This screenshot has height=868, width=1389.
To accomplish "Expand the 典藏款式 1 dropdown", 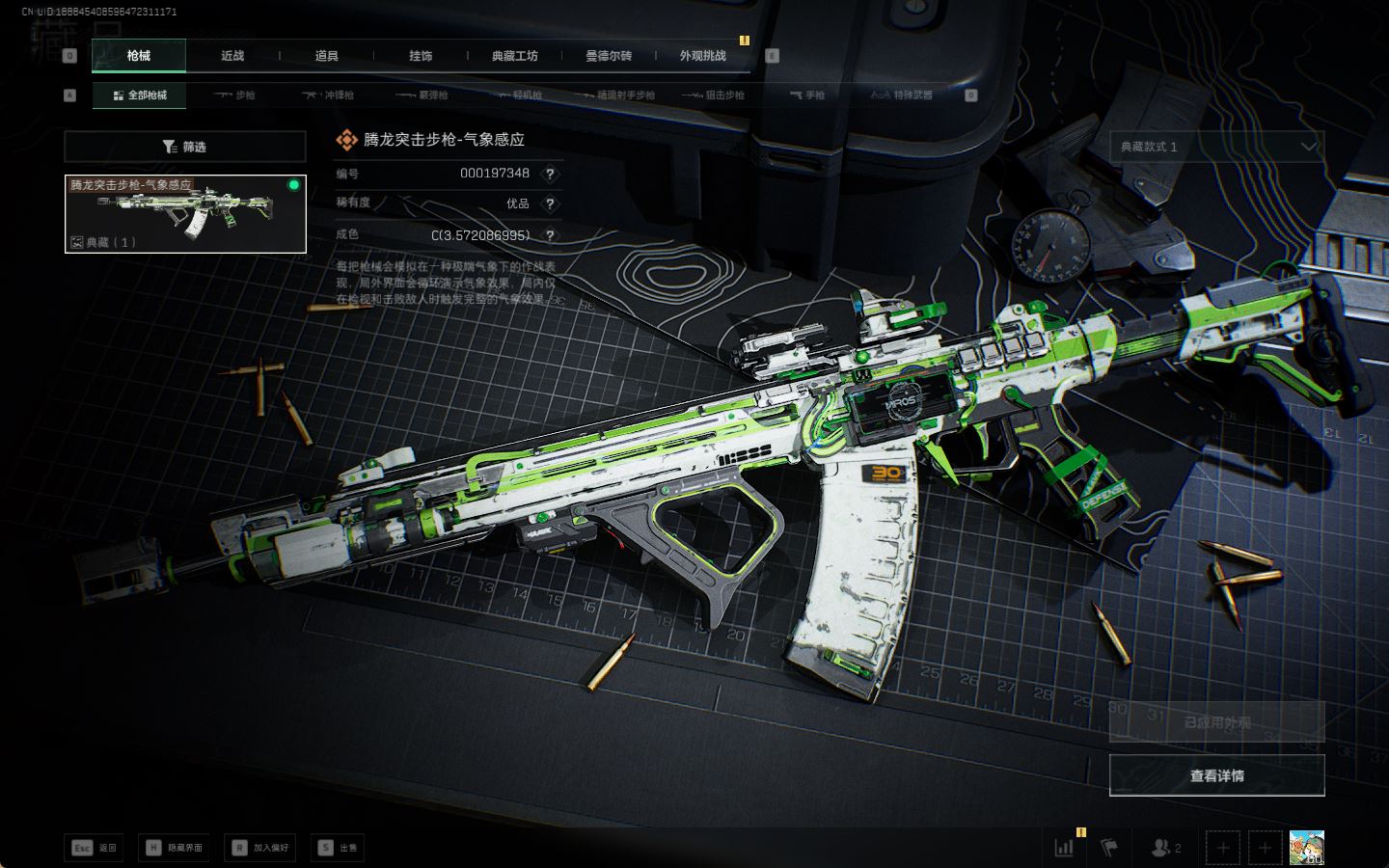I will click(1216, 147).
